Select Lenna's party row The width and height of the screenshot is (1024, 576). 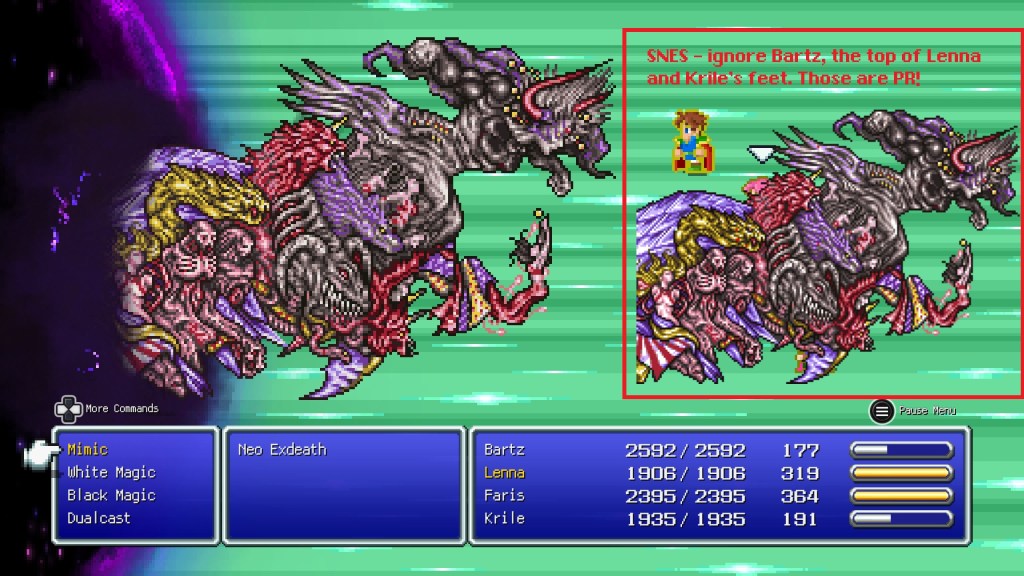[504, 473]
